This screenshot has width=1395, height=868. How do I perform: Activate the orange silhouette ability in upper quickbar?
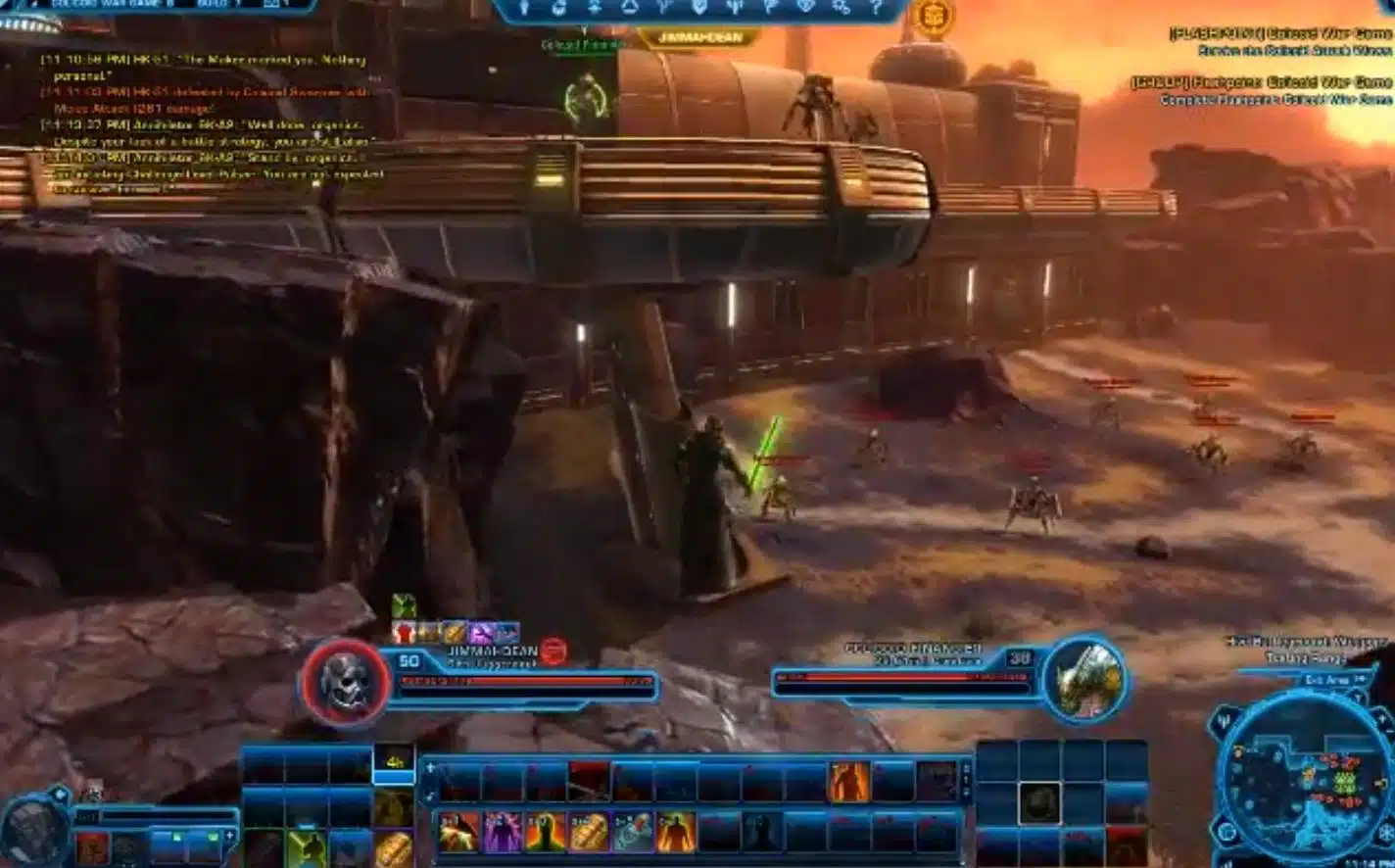coord(848,783)
